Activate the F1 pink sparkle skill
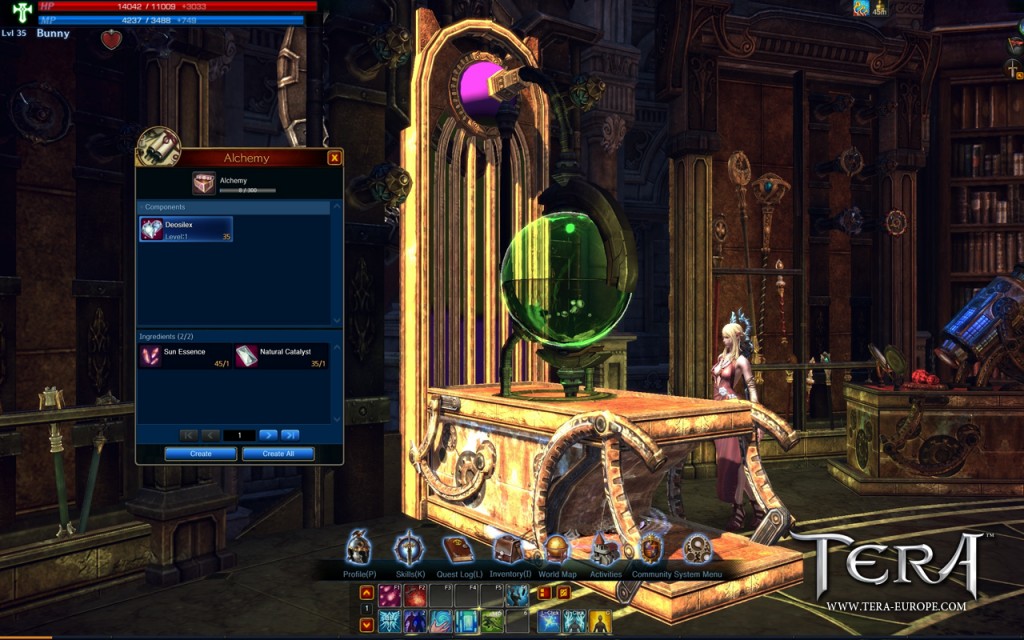Screen dimensions: 1024x640 coord(389,596)
